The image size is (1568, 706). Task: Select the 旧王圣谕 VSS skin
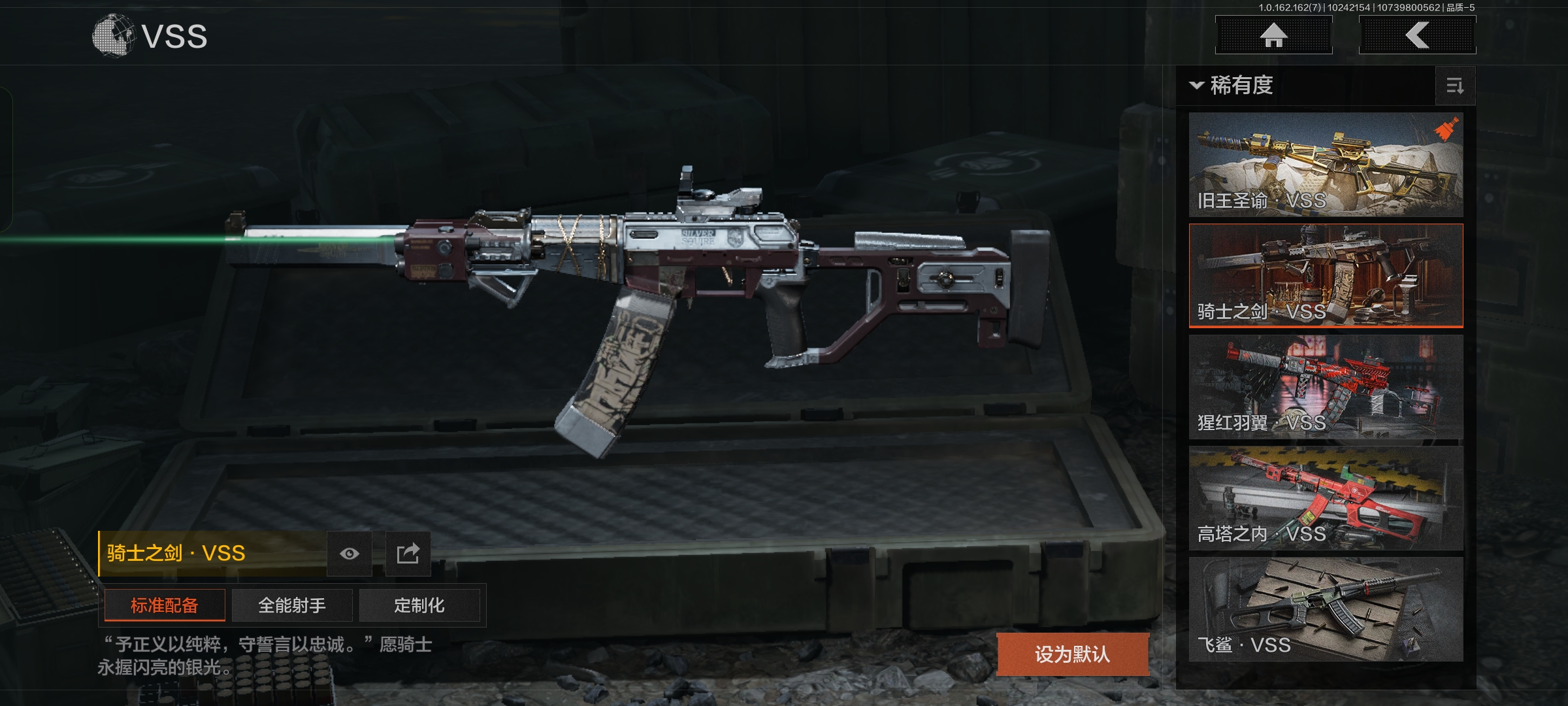pyautogui.click(x=1326, y=165)
